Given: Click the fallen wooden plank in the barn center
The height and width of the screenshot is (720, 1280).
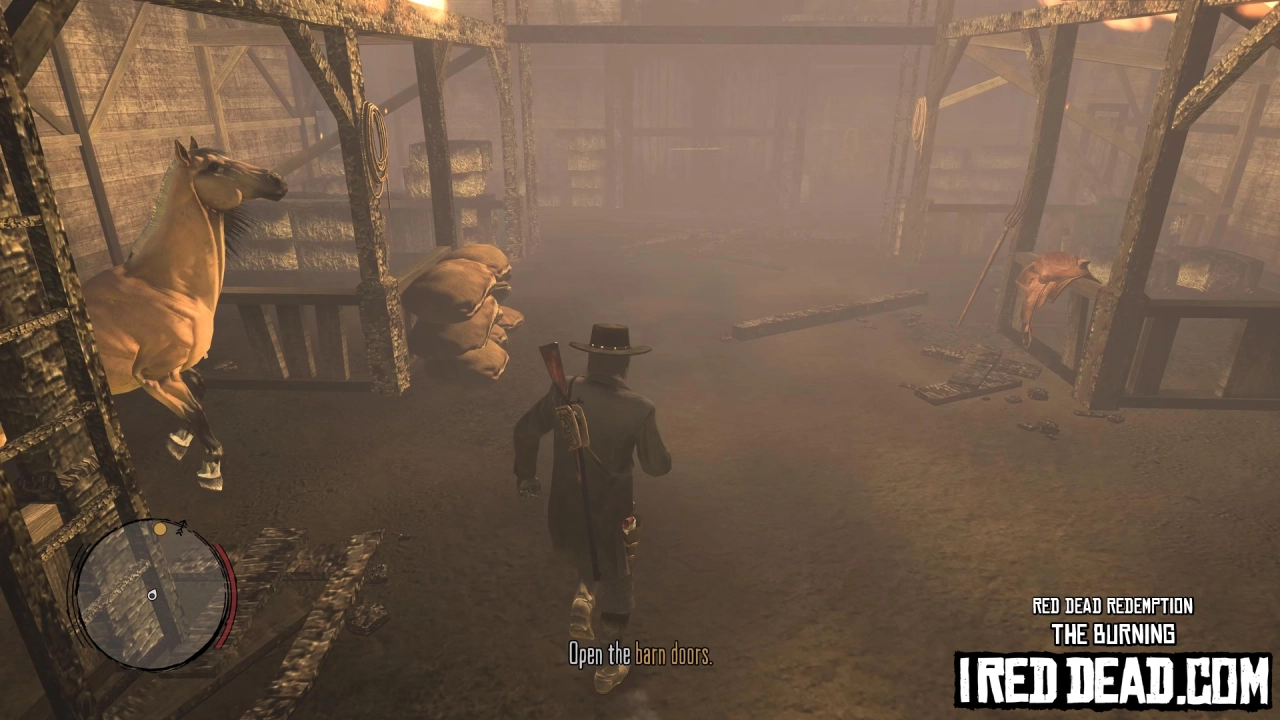Looking at the screenshot, I should click(800, 320).
